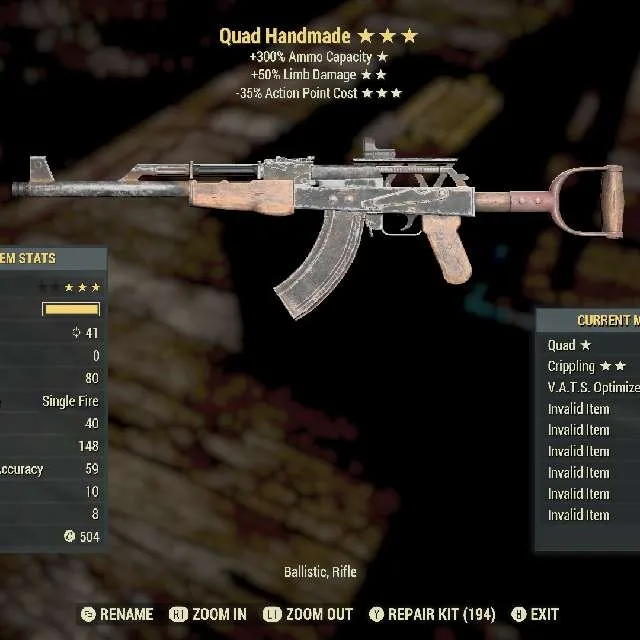
Task: Choose the V.A.T.S. Optimized mod row
Action: (592, 387)
